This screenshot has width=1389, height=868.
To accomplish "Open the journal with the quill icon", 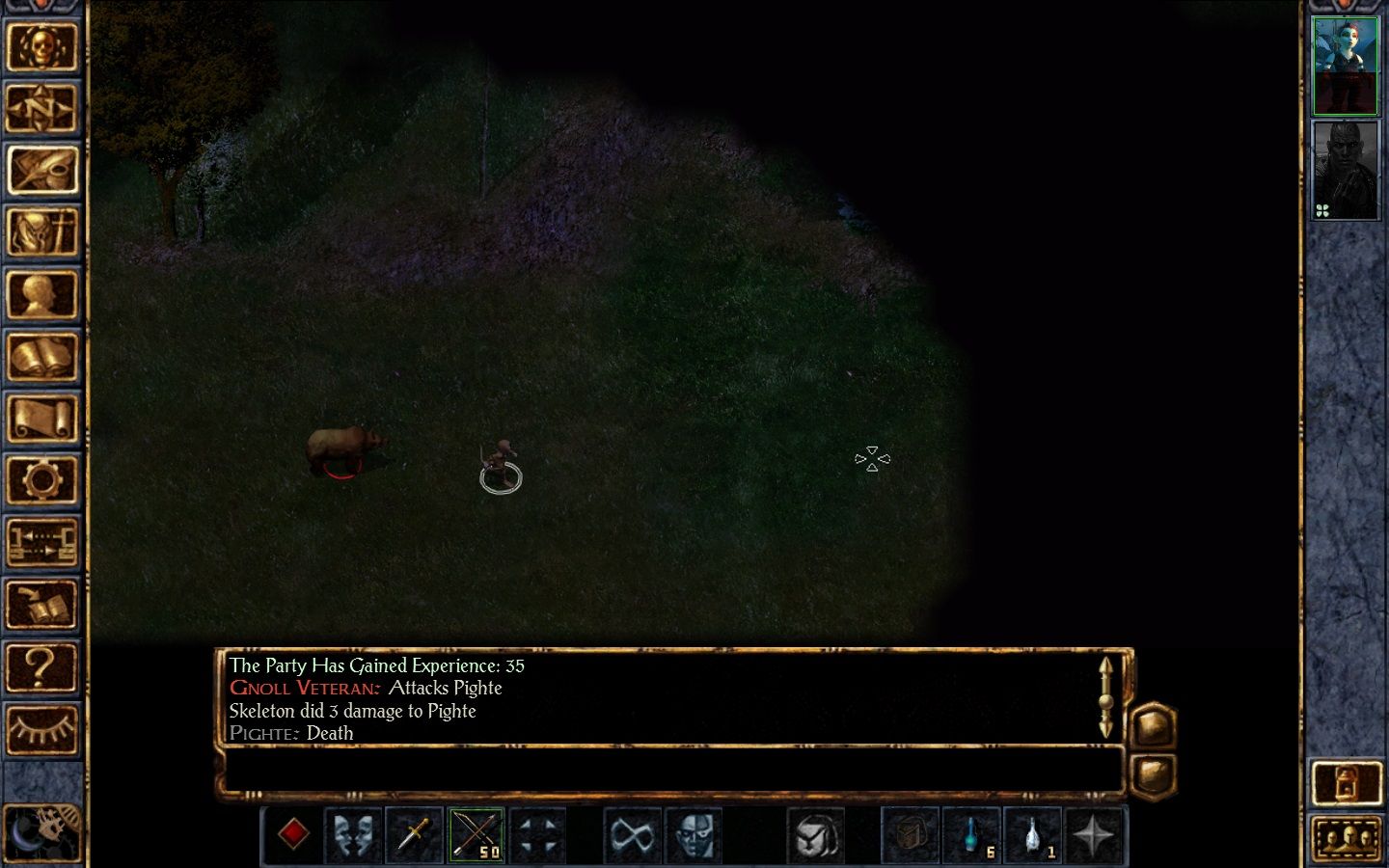I will tap(41, 171).
